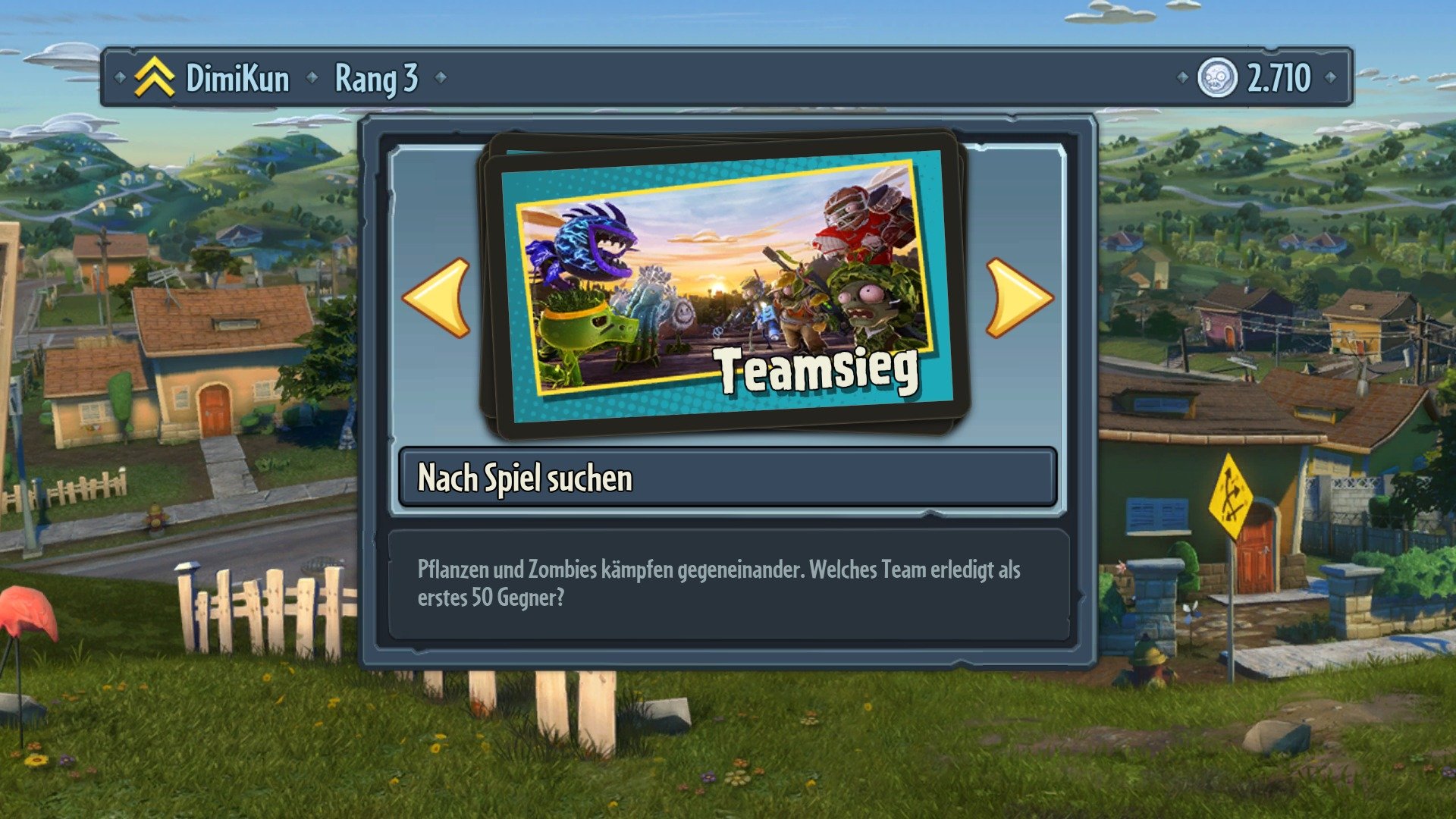Click the diamond icon at the top bar's right edge
The height and width of the screenshot is (819, 1456).
(x=1331, y=78)
